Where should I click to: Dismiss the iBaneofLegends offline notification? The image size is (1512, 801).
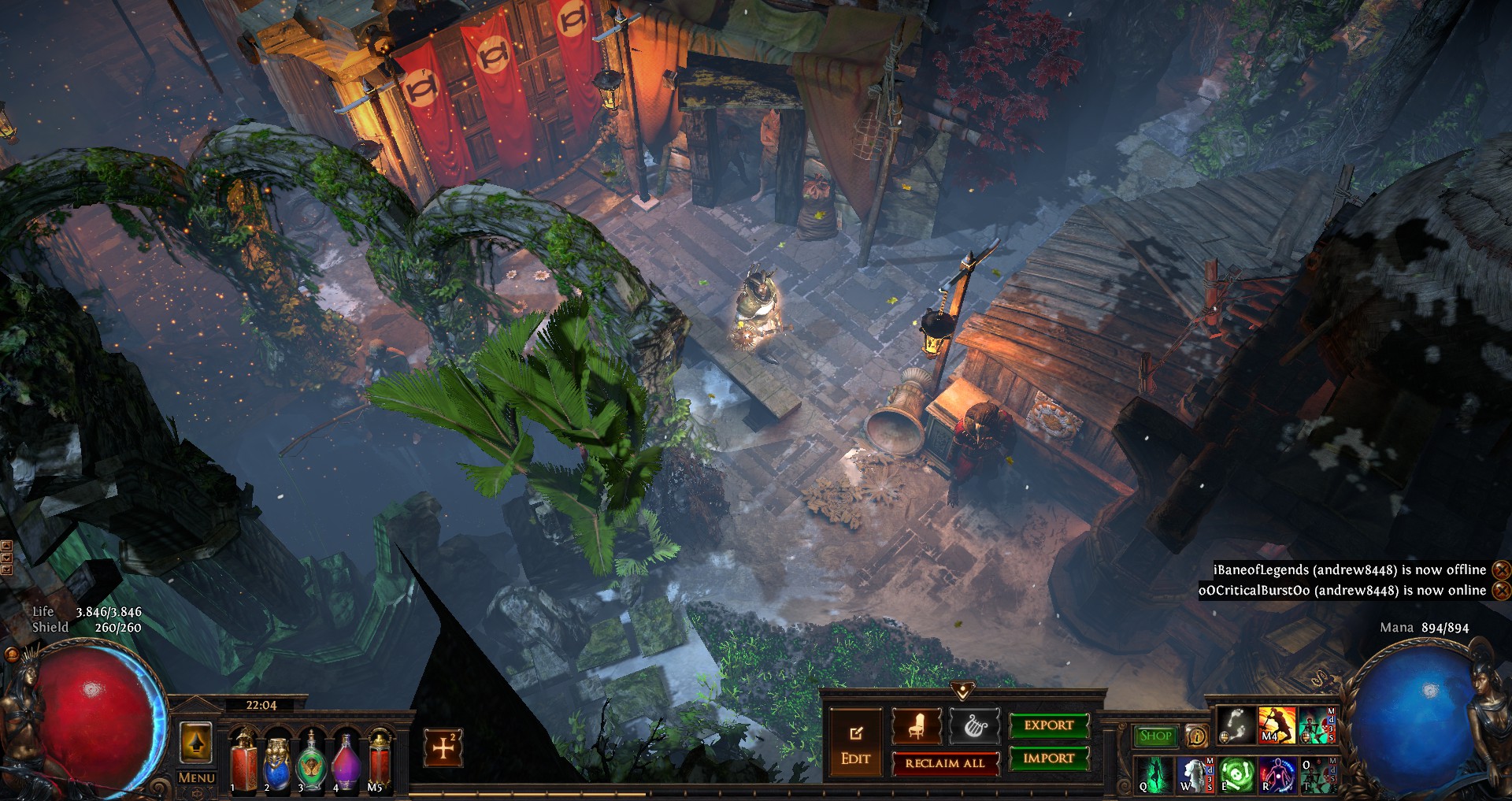click(1502, 569)
